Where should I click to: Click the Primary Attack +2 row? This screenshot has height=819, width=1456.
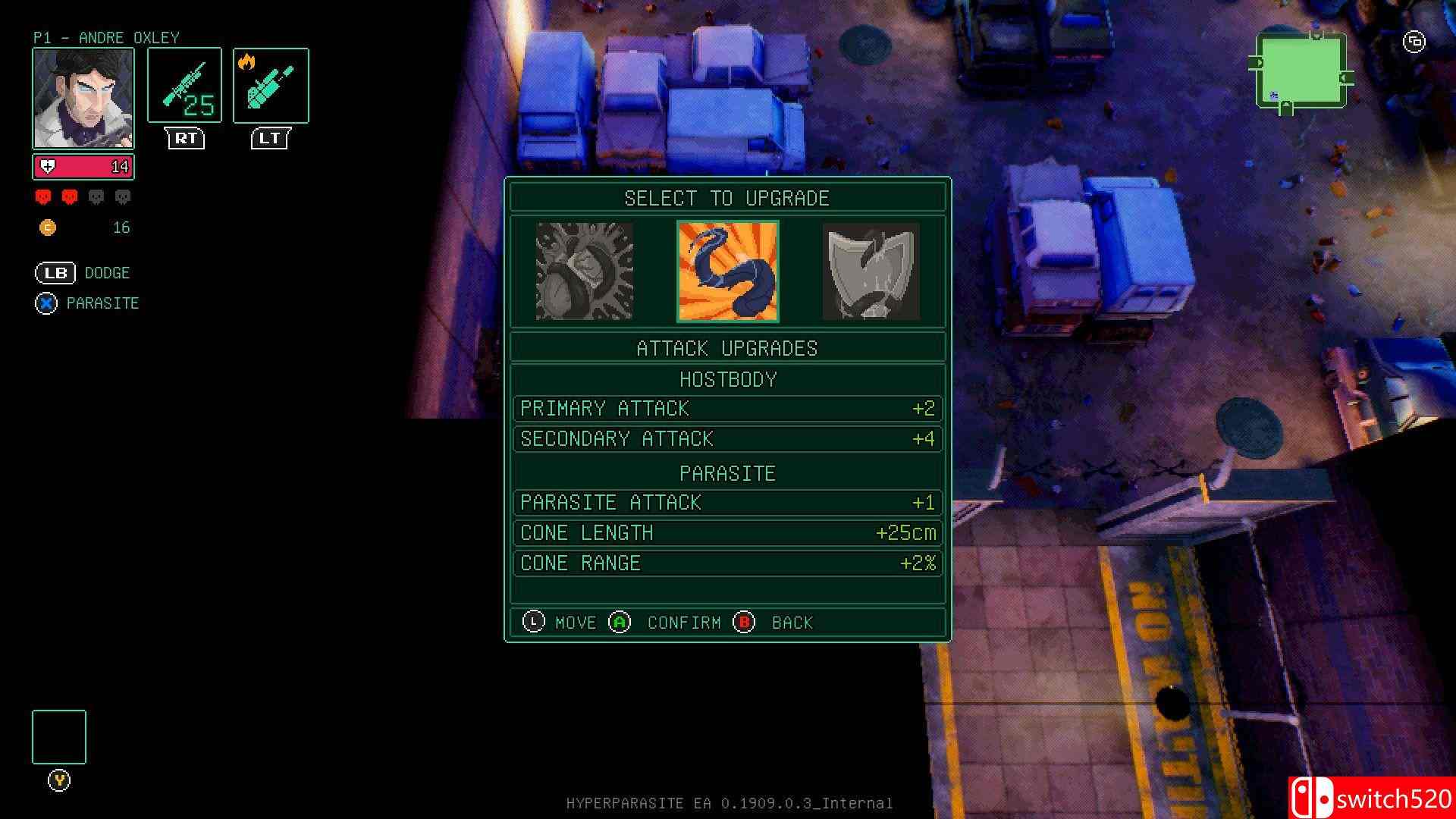click(x=727, y=409)
